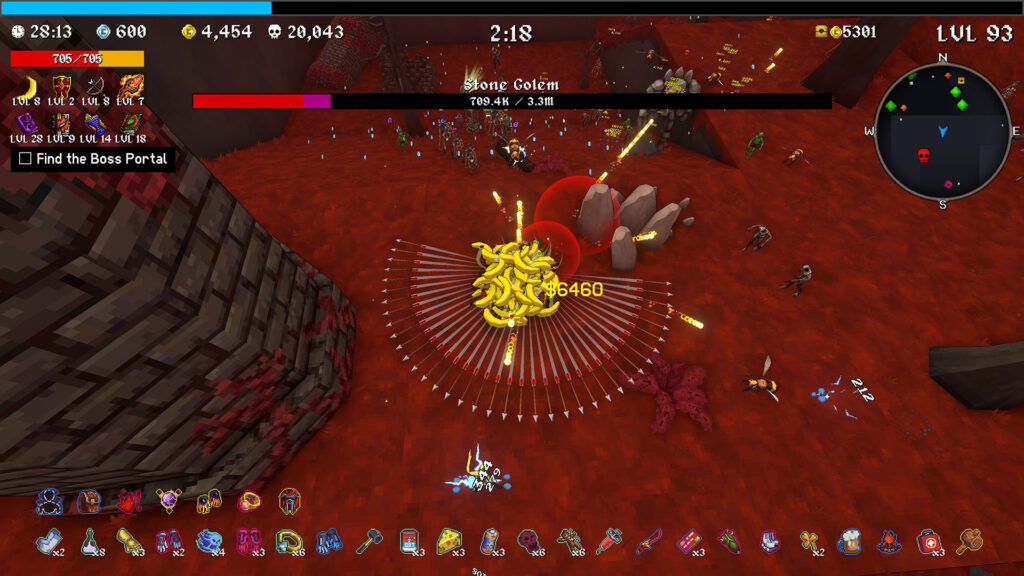Click the red syringe item icon
The height and width of the screenshot is (576, 1024).
click(x=608, y=541)
